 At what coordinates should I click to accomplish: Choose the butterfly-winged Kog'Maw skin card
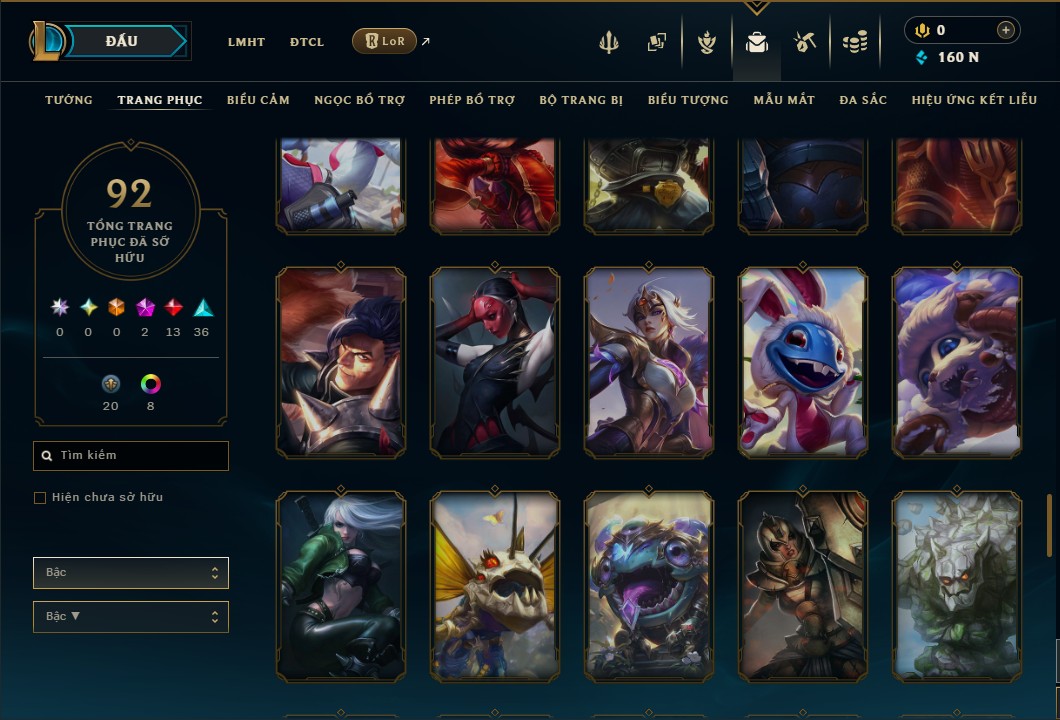[x=495, y=586]
